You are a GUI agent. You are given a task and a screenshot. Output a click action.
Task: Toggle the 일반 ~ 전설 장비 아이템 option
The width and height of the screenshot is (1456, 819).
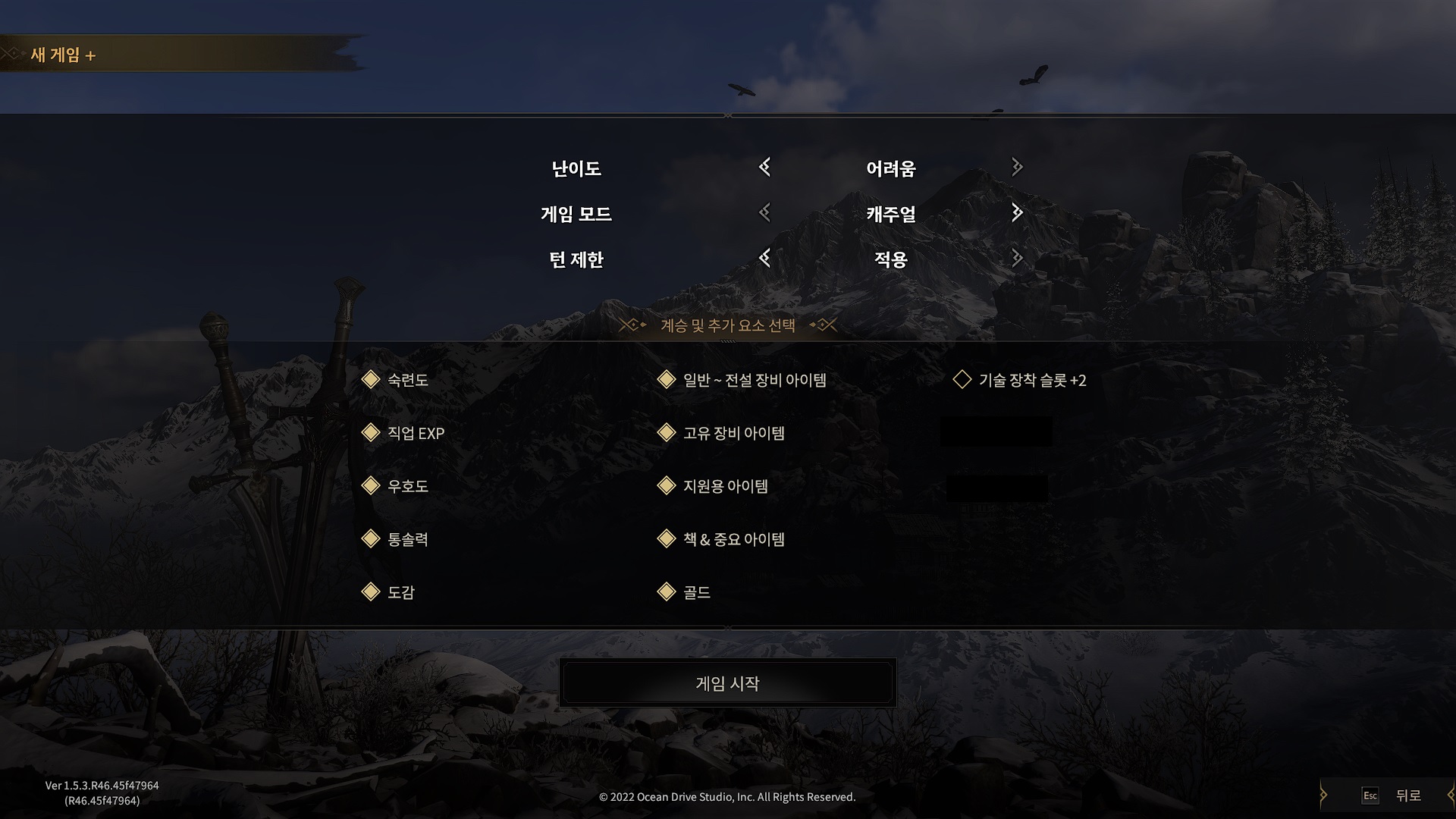(668, 380)
